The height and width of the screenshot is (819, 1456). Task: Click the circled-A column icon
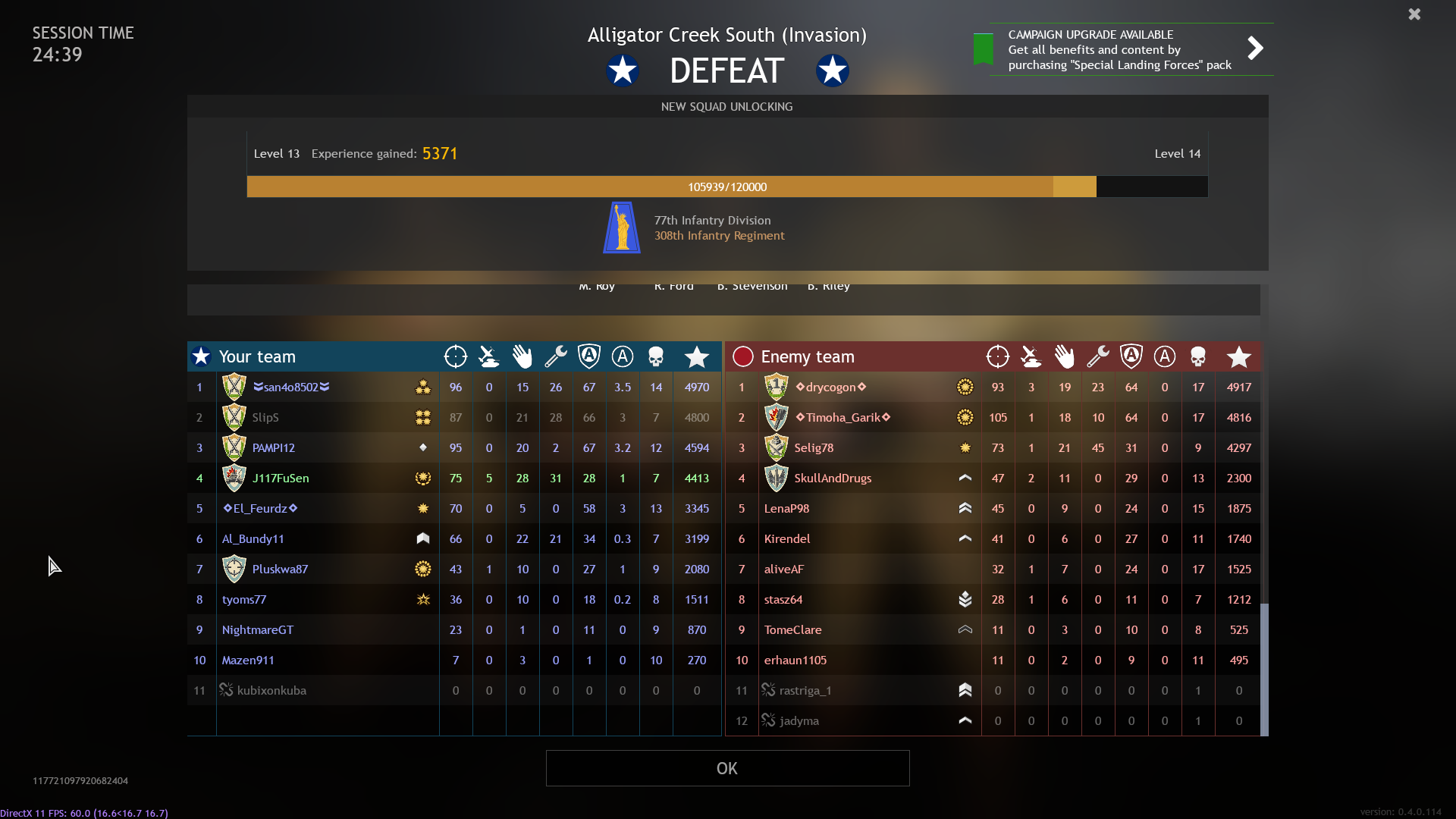click(623, 356)
